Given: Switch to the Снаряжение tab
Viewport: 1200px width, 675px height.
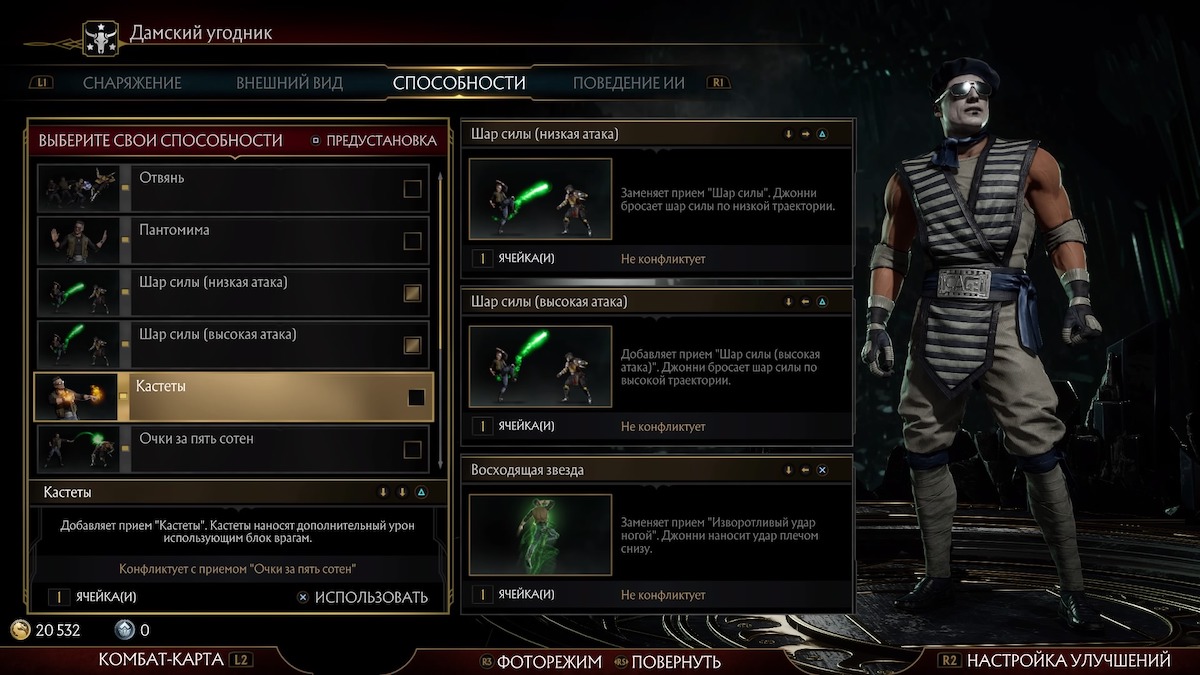Looking at the screenshot, I should coord(132,83).
